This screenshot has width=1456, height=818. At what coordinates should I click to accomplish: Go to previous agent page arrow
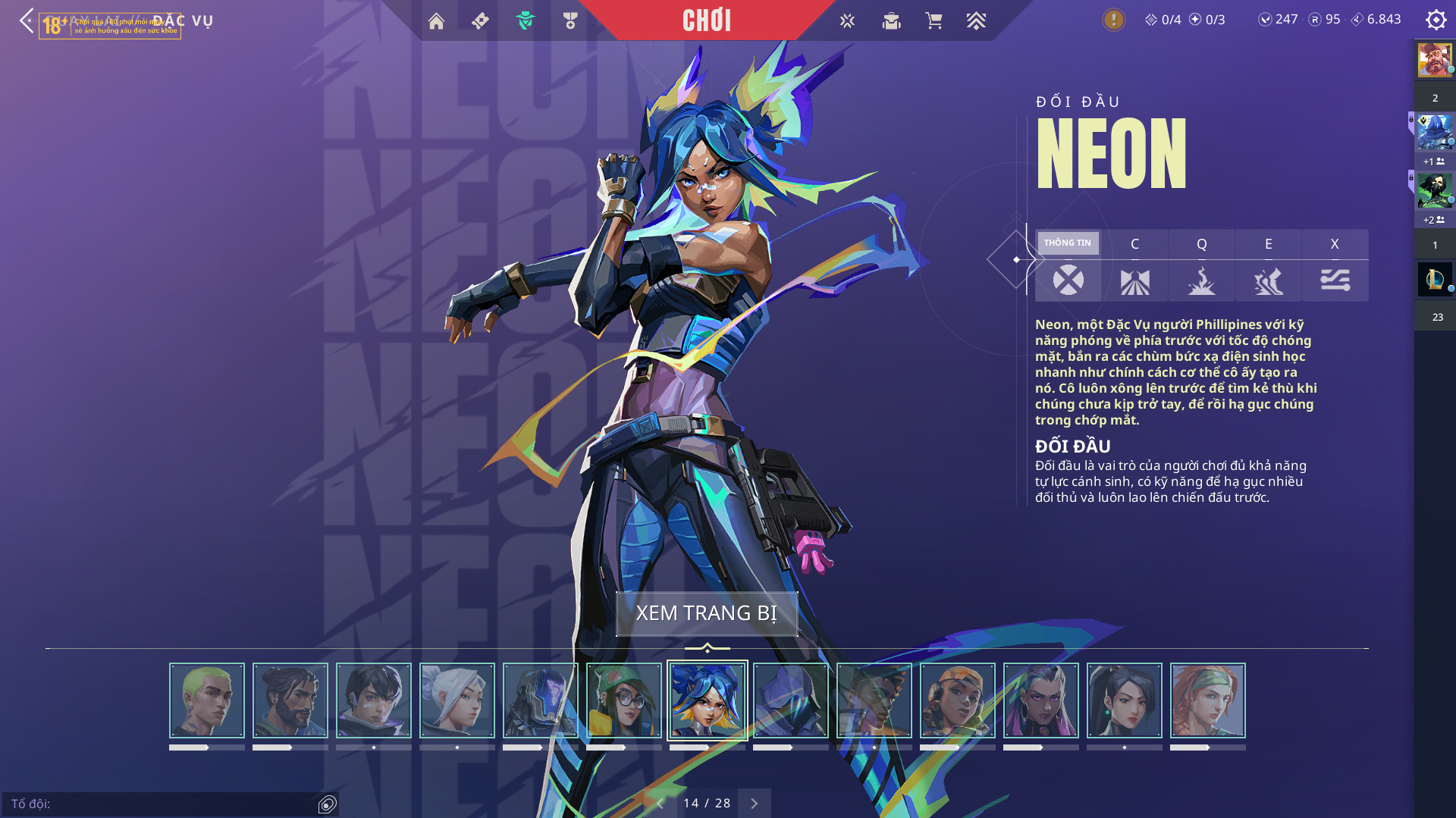tap(660, 804)
